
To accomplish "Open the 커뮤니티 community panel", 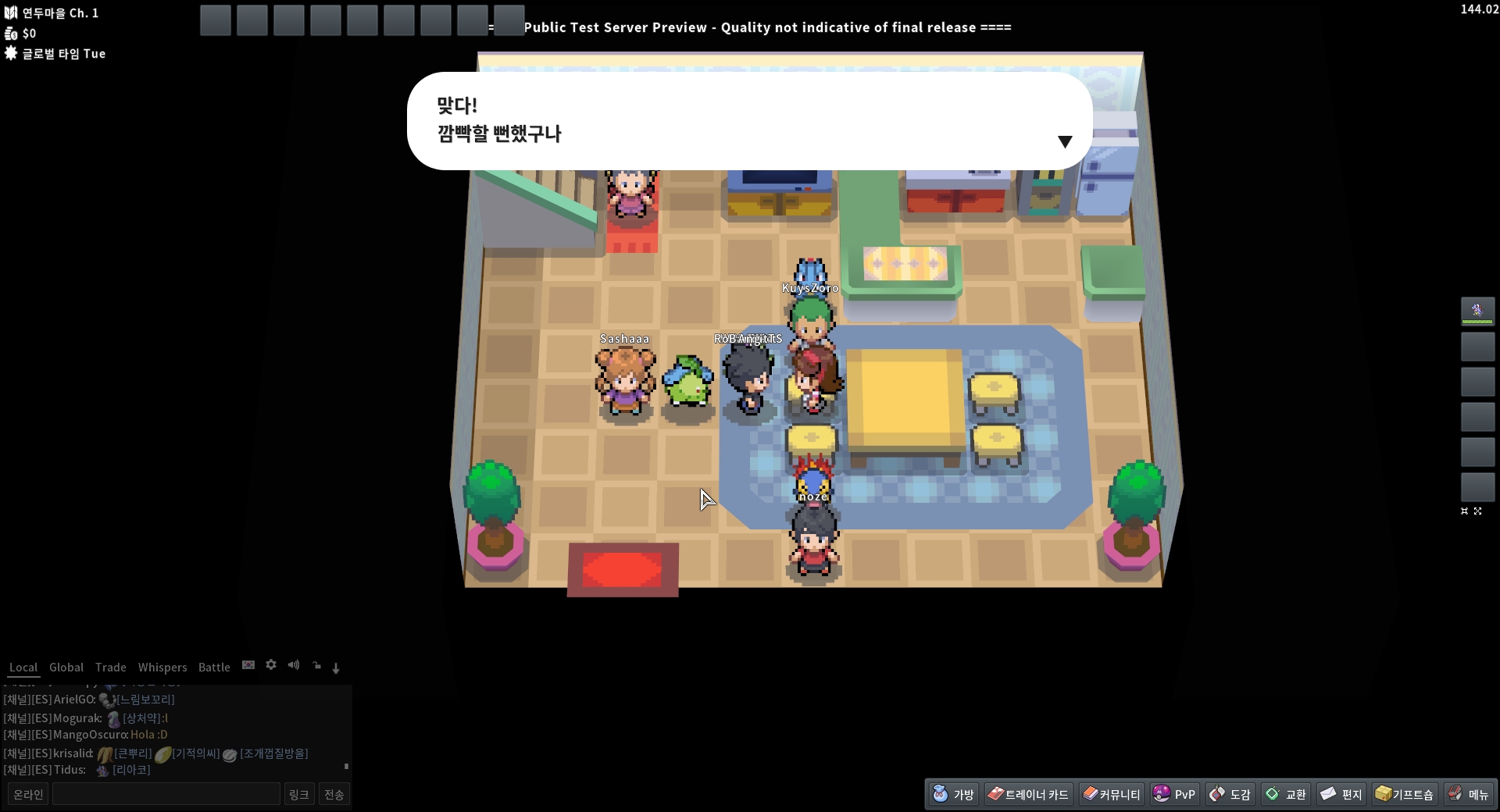I will pyautogui.click(x=1111, y=794).
